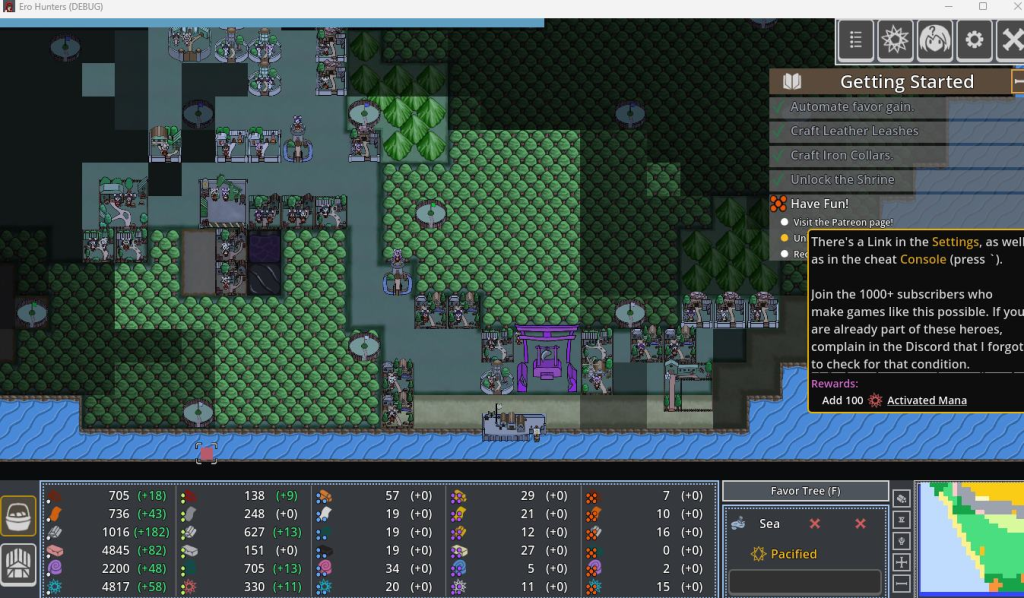
Task: Maximize the Ero Hunters window
Action: (x=982, y=7)
